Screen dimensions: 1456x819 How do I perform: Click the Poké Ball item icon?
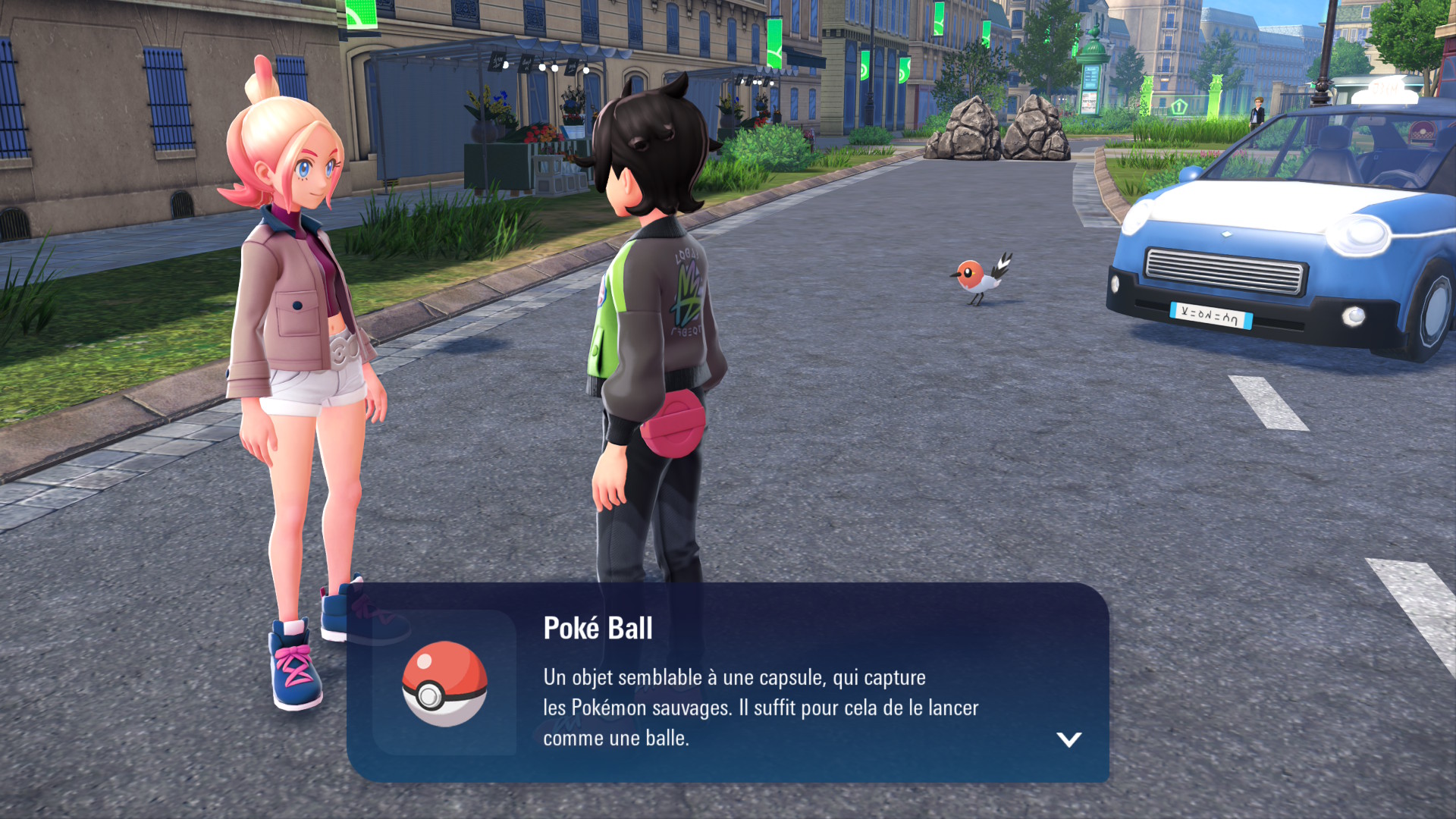pyautogui.click(x=444, y=683)
